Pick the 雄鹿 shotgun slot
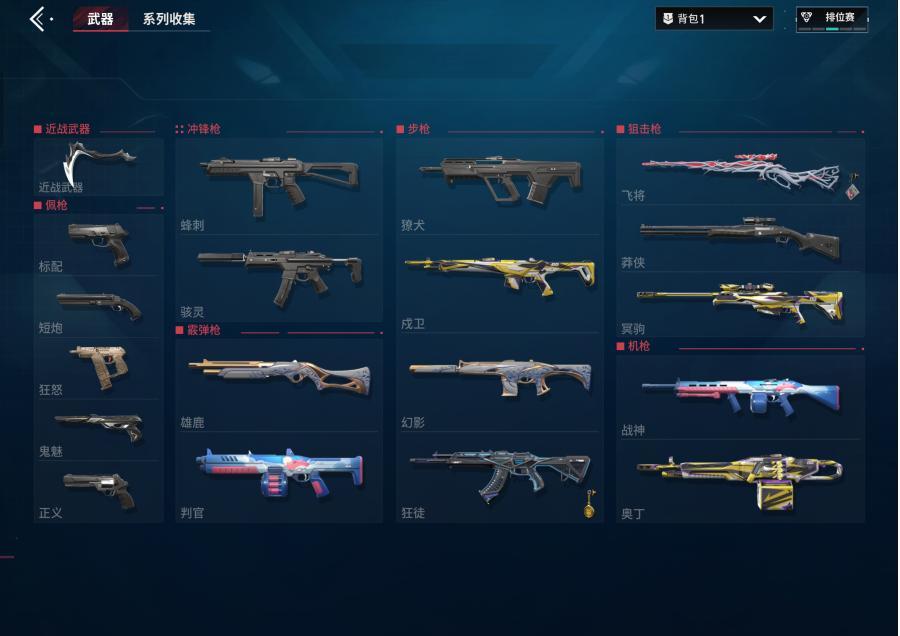This screenshot has height=636, width=900. coord(279,385)
